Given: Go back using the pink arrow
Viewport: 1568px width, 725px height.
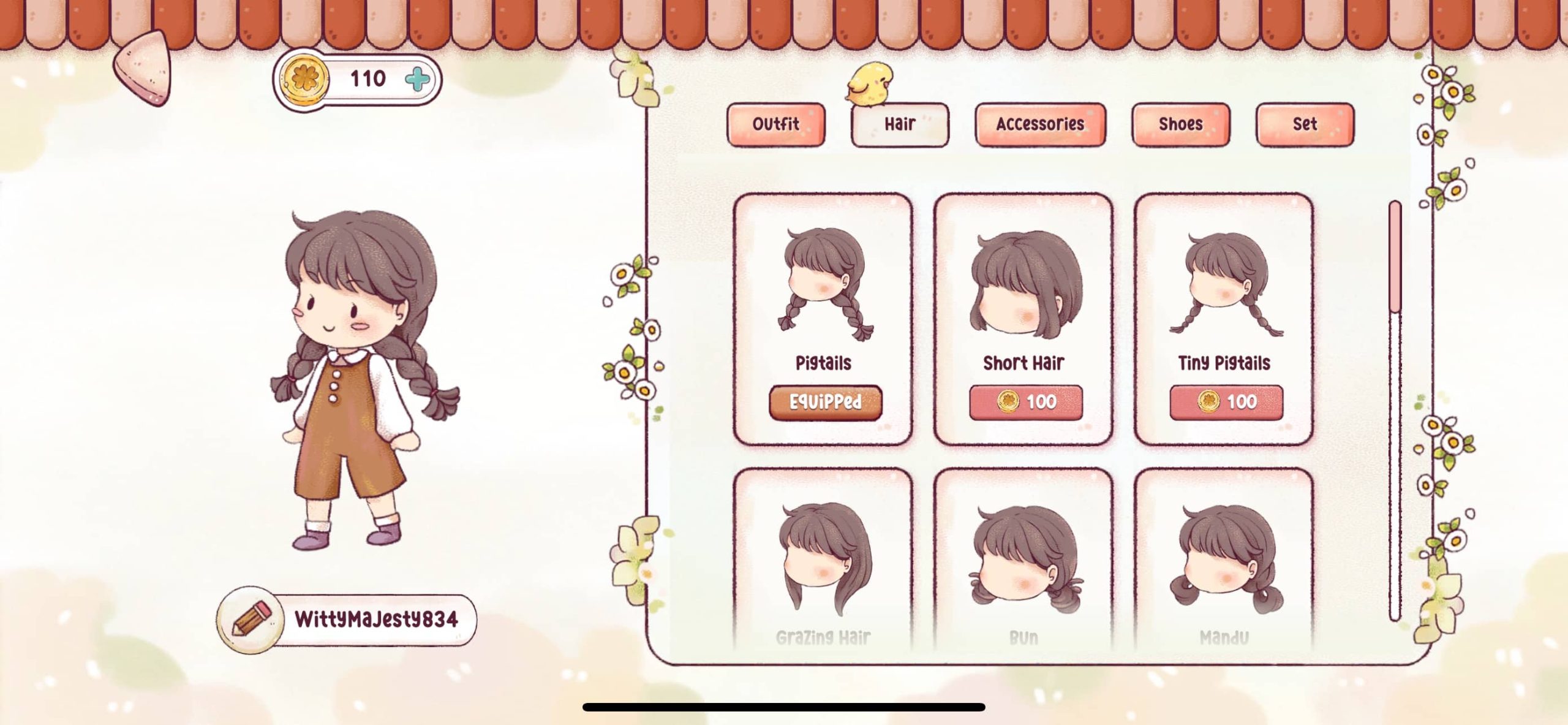Looking at the screenshot, I should tap(145, 68).
